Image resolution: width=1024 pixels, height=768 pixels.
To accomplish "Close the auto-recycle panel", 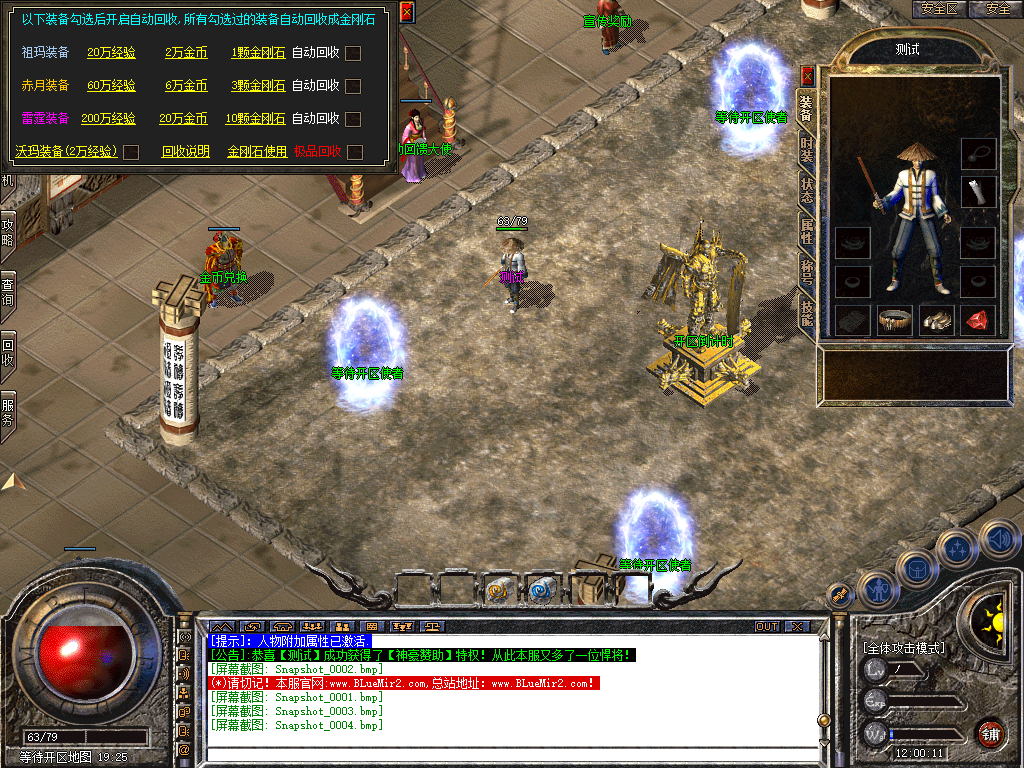I will [406, 12].
